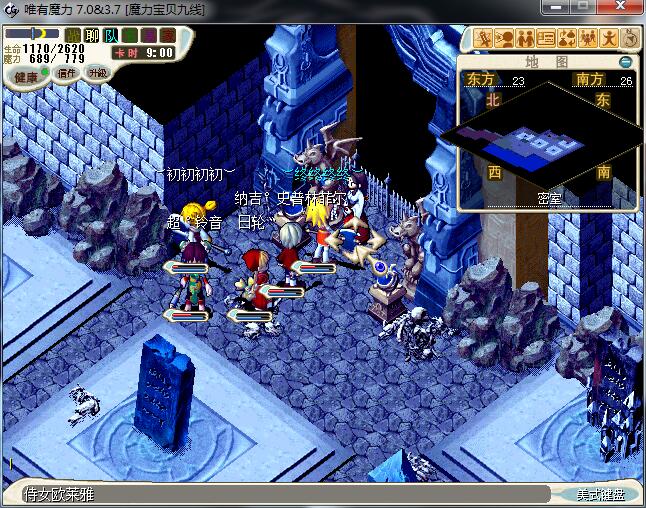Click the character action pose icon
The image size is (646, 508).
click(608, 39)
